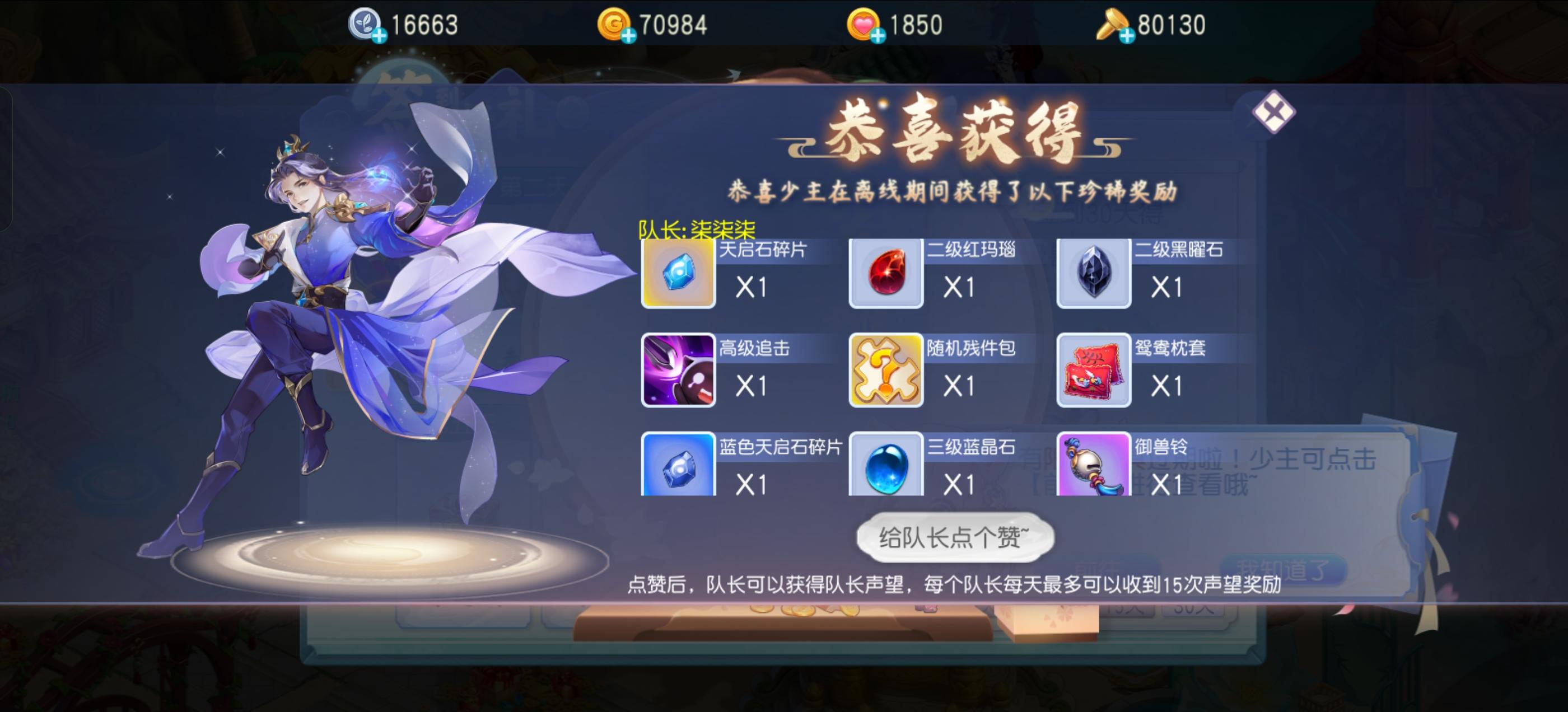Open the 随机残件包 puzzle icon
The width and height of the screenshot is (1568, 712).
coord(886,369)
